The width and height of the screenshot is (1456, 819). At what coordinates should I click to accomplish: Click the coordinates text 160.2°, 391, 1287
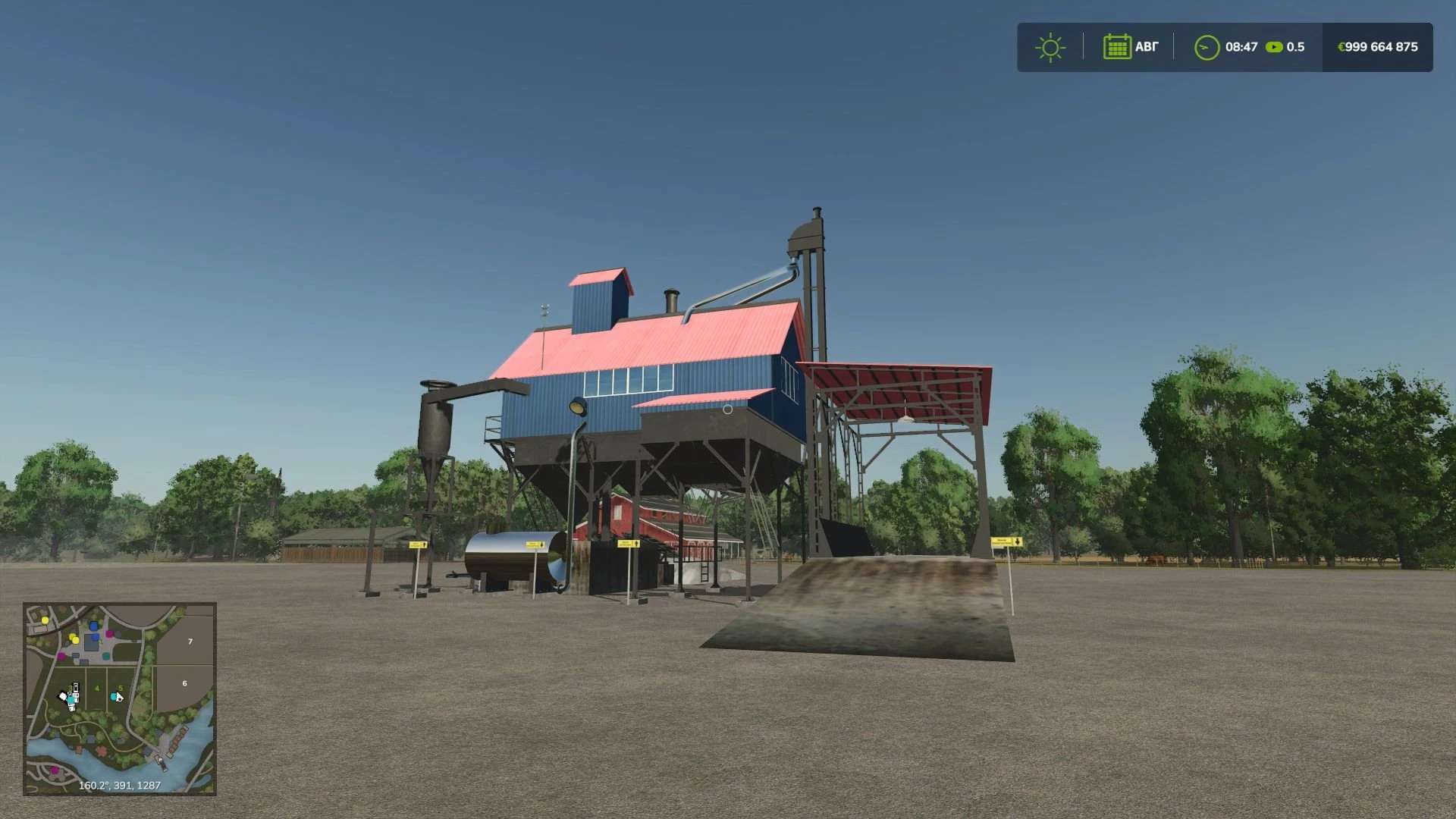120,785
